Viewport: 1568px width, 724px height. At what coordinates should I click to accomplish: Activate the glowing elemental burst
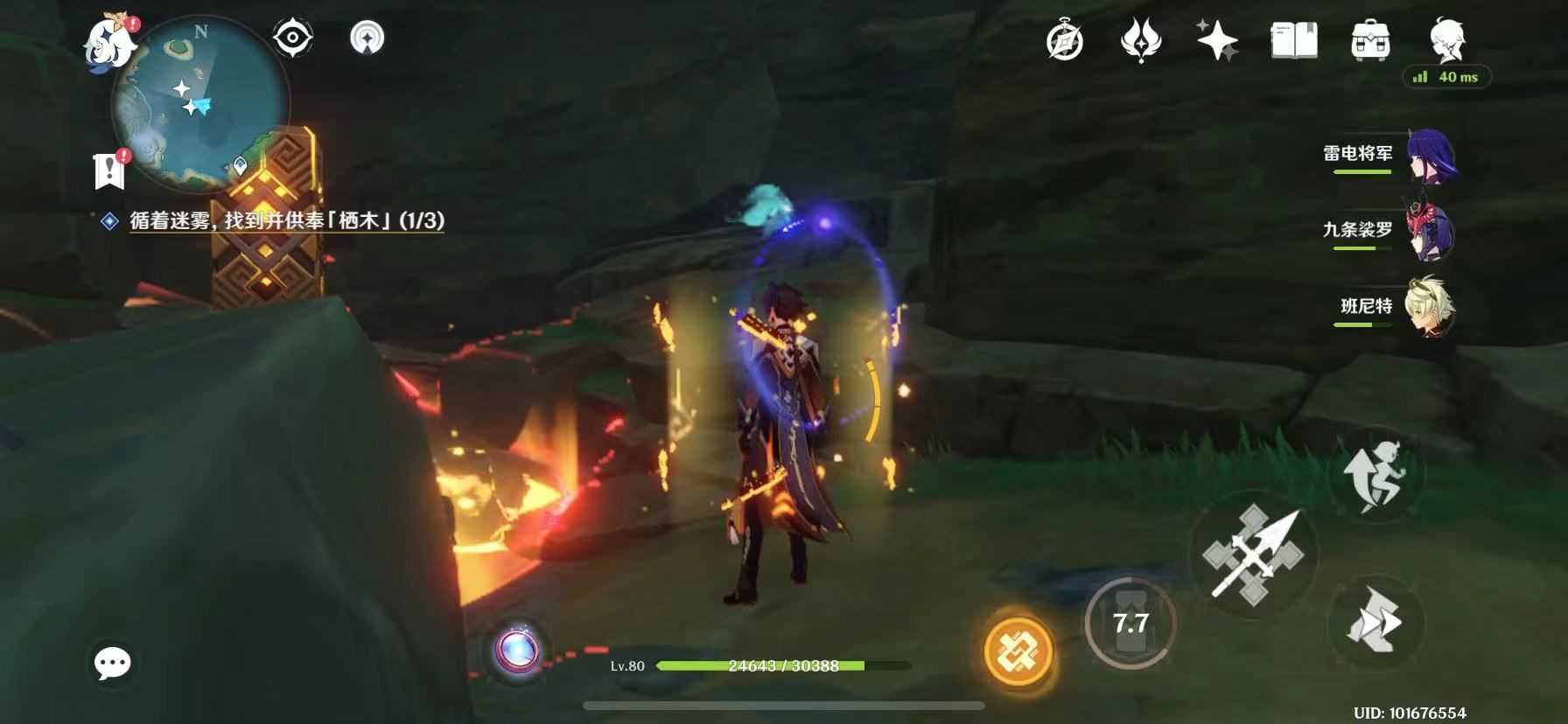point(1017,651)
